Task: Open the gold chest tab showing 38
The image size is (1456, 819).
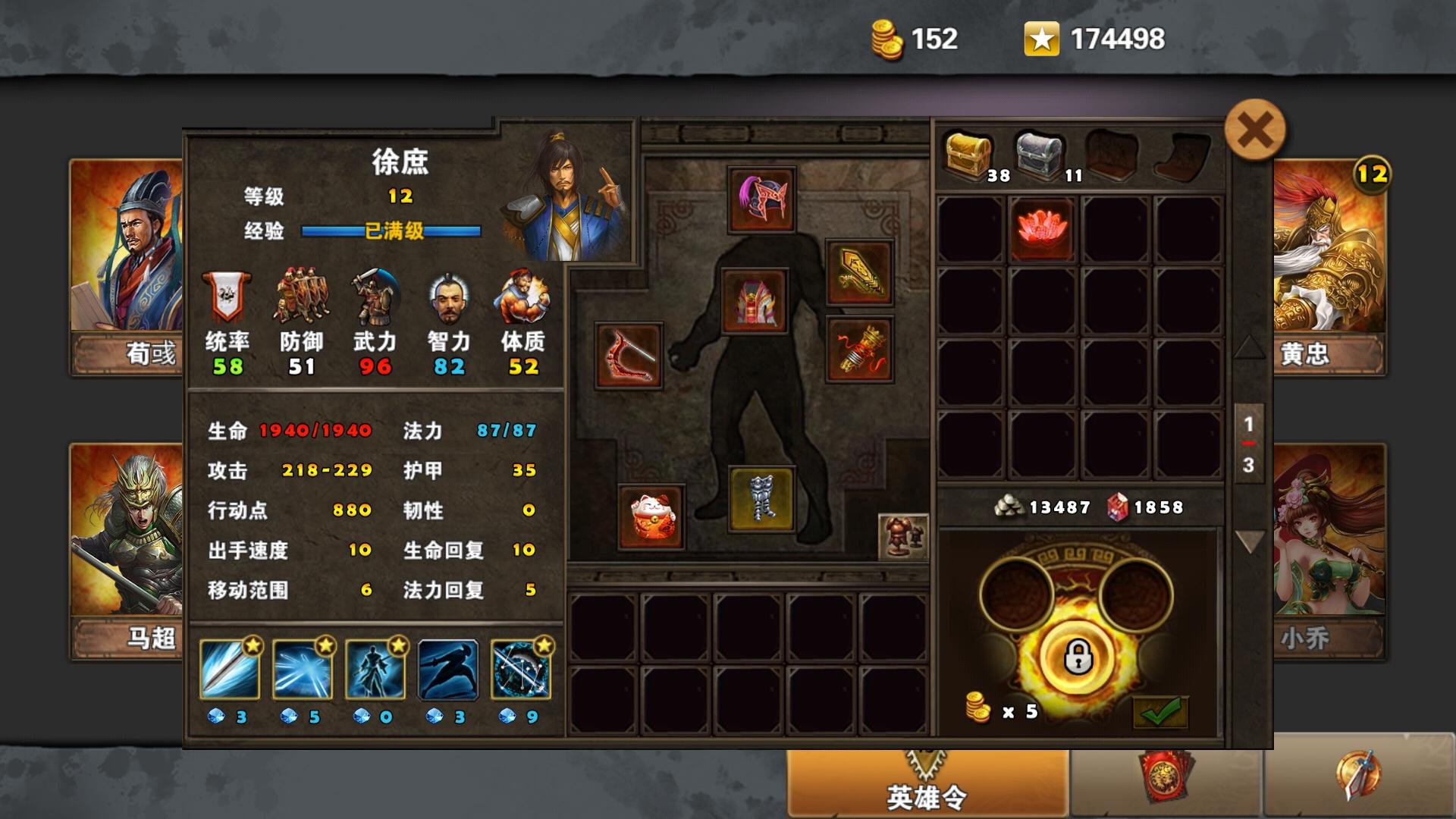Action: (971, 151)
